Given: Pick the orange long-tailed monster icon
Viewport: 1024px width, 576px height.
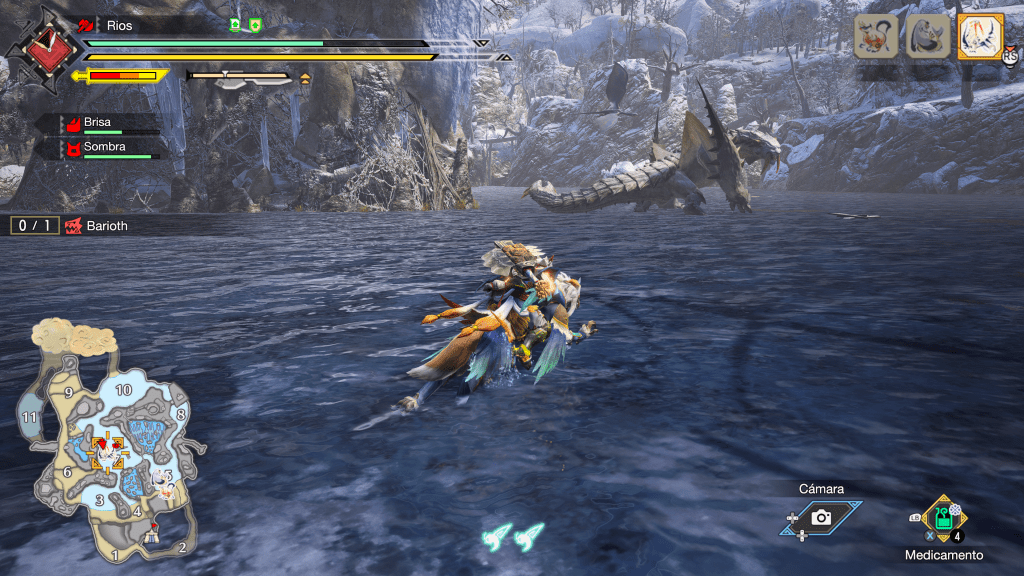Looking at the screenshot, I should coord(876,37).
